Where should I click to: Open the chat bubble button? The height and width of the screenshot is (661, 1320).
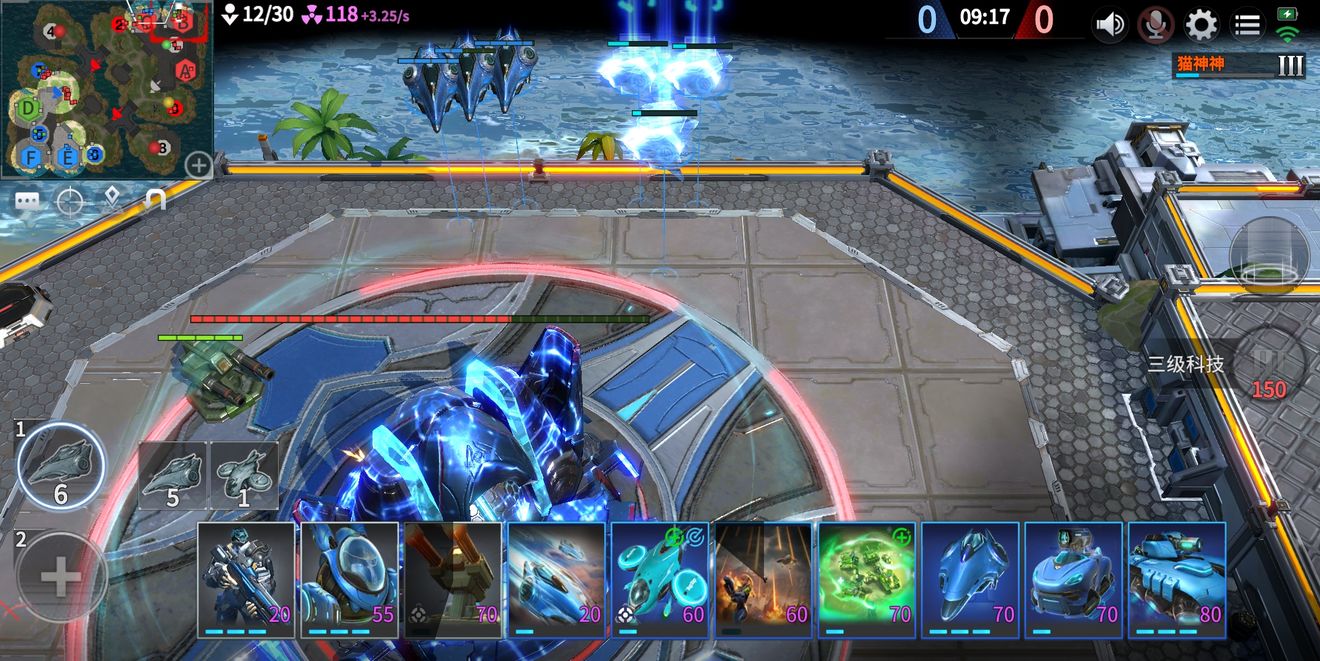(27, 202)
